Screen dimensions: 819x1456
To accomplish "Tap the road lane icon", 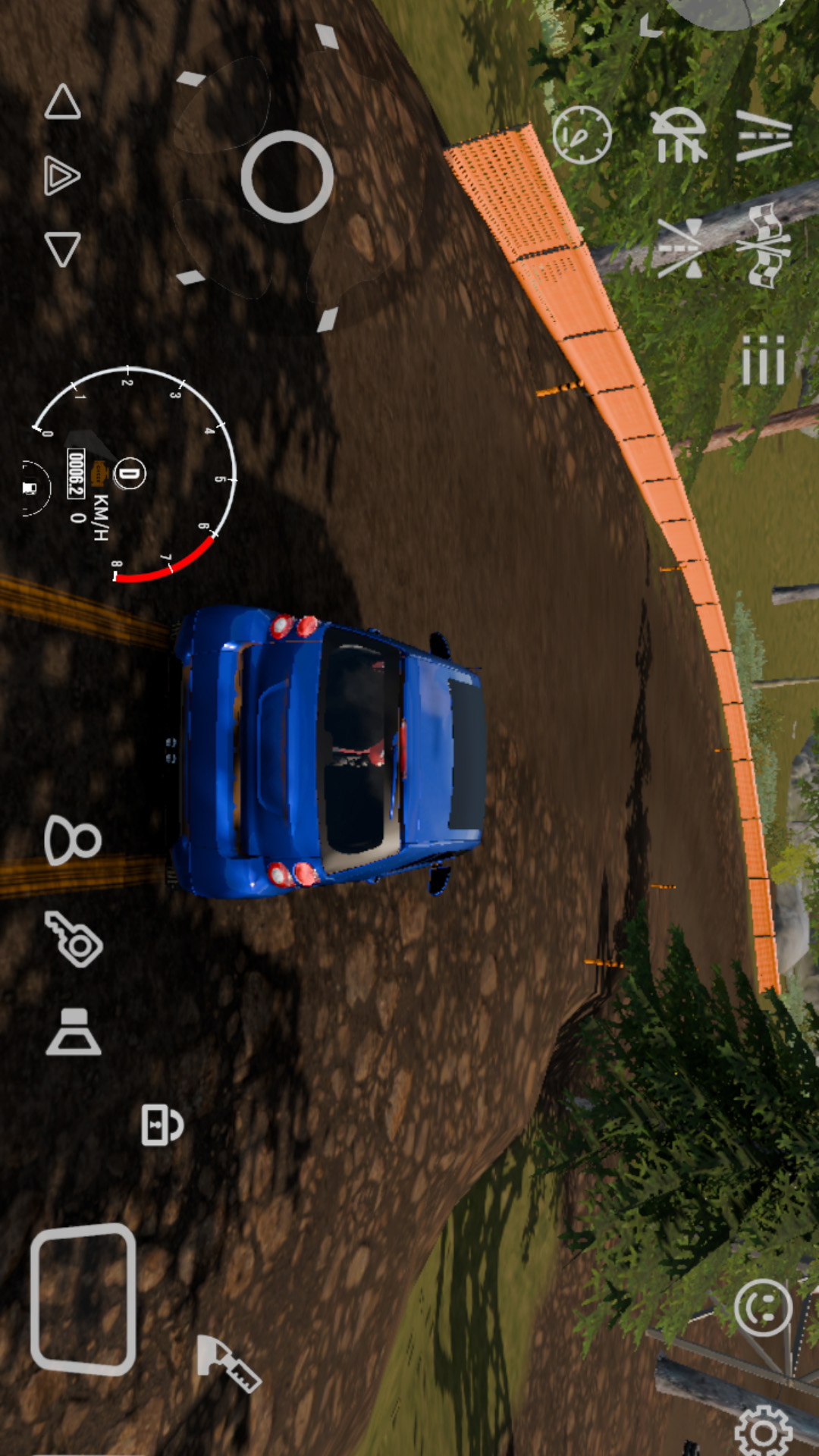I will click(764, 136).
